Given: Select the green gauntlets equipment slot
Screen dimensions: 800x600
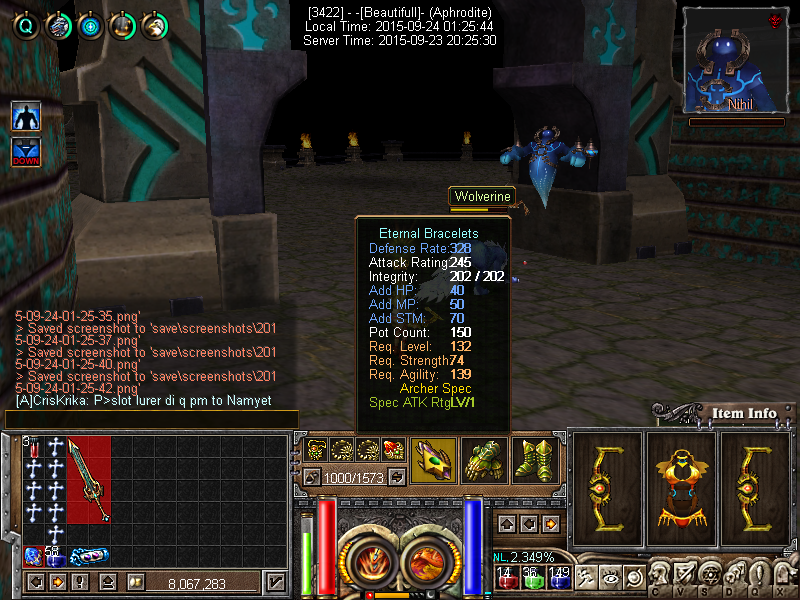Looking at the screenshot, I should pos(485,461).
